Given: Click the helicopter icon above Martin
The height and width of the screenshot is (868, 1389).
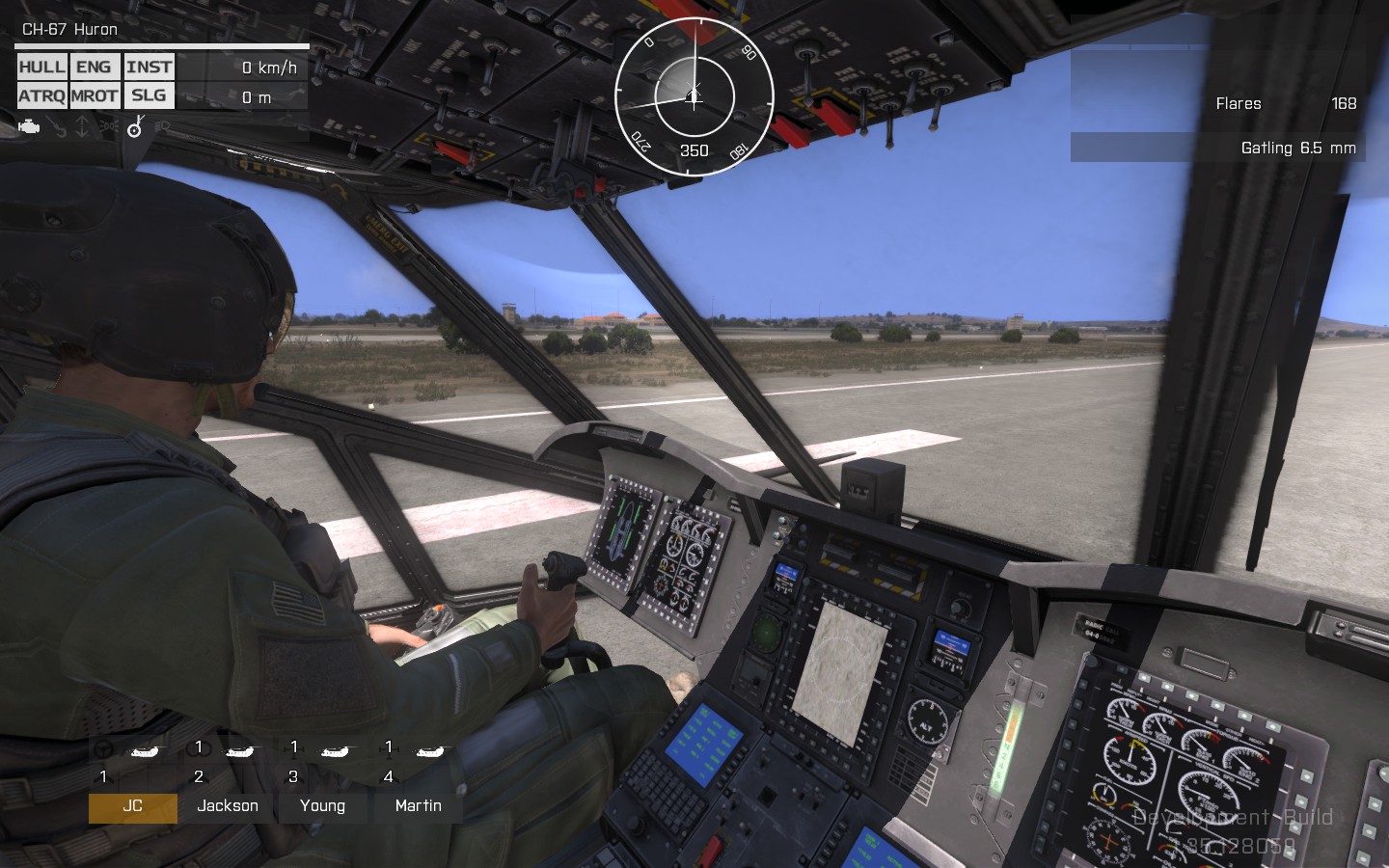Looking at the screenshot, I should (x=430, y=752).
